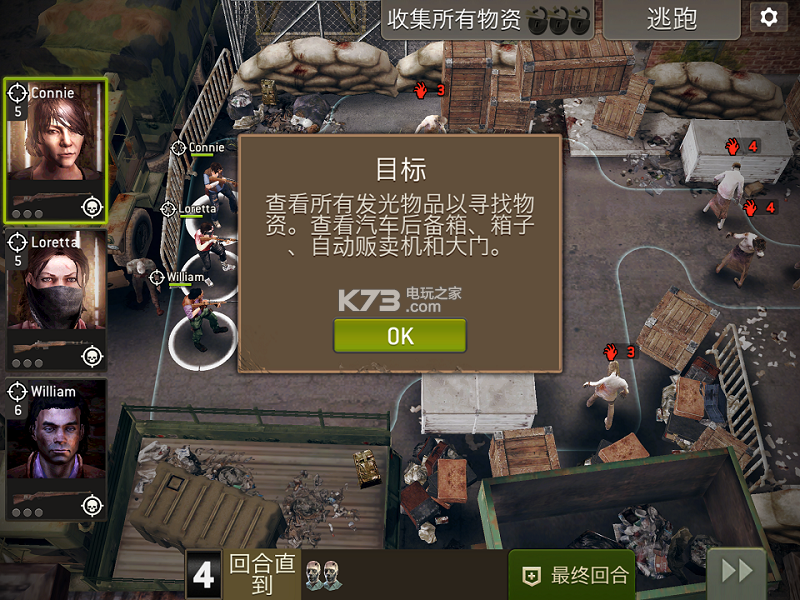Show the 收集所有物资 objective tracker
The width and height of the screenshot is (800, 600).
487,19
